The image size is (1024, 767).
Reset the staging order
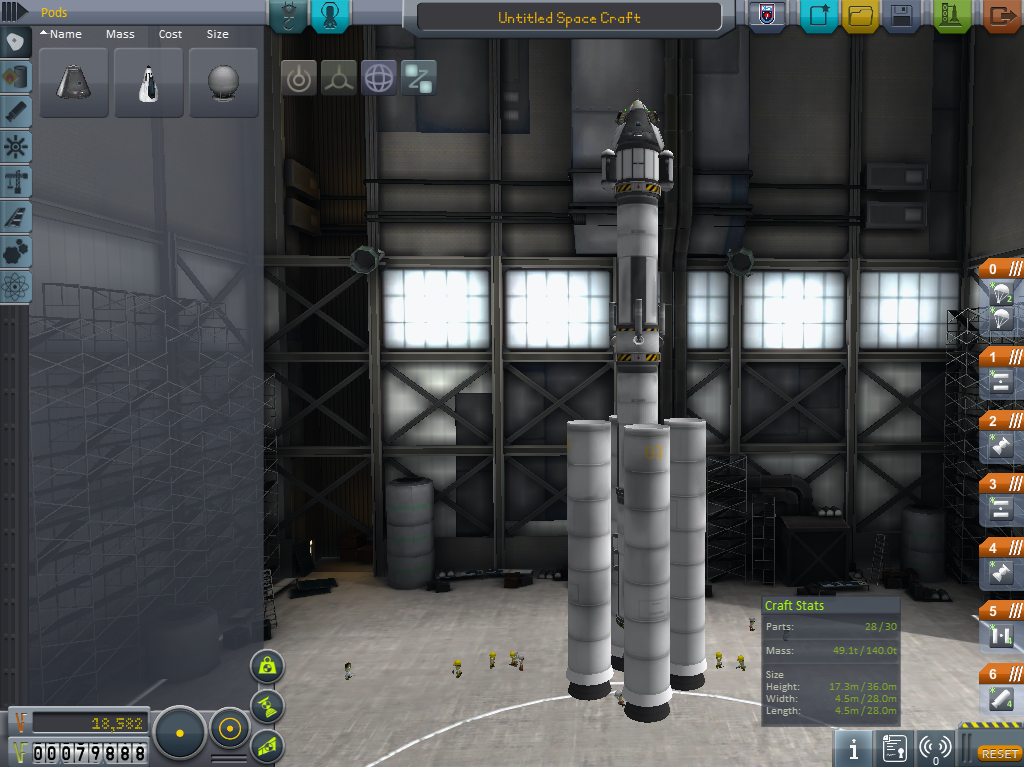point(997,753)
